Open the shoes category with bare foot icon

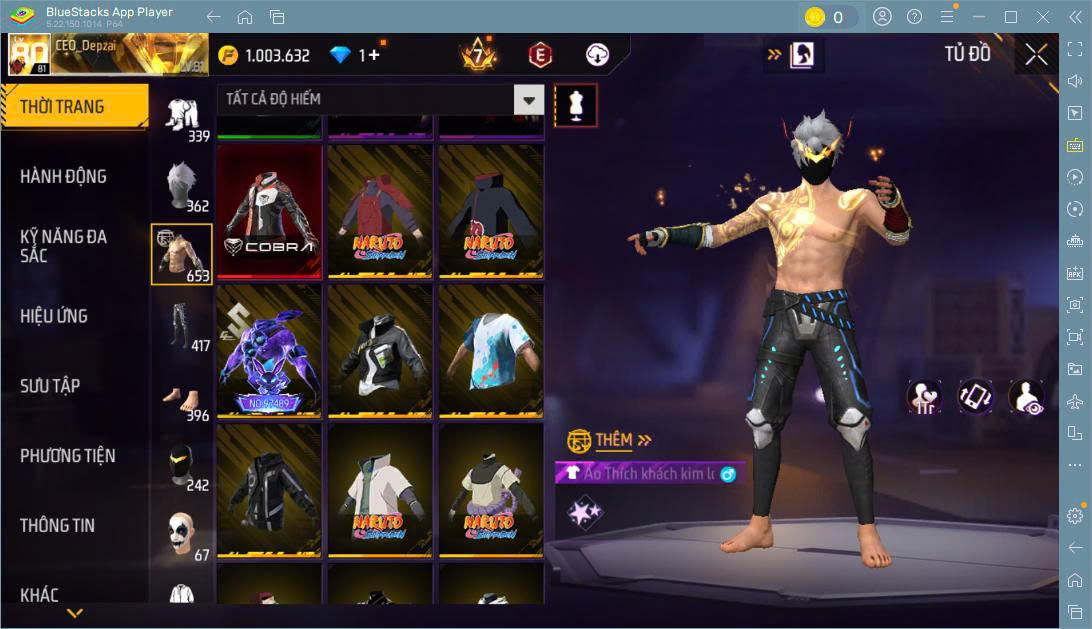tap(181, 396)
